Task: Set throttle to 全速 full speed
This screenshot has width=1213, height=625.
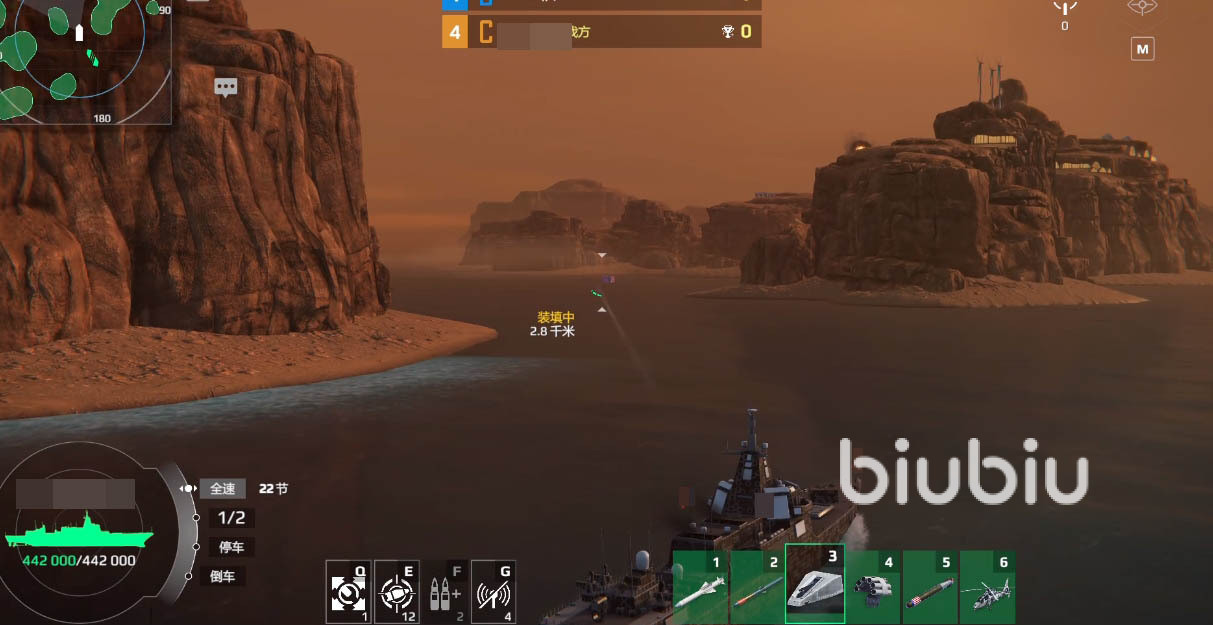Action: (x=222, y=489)
